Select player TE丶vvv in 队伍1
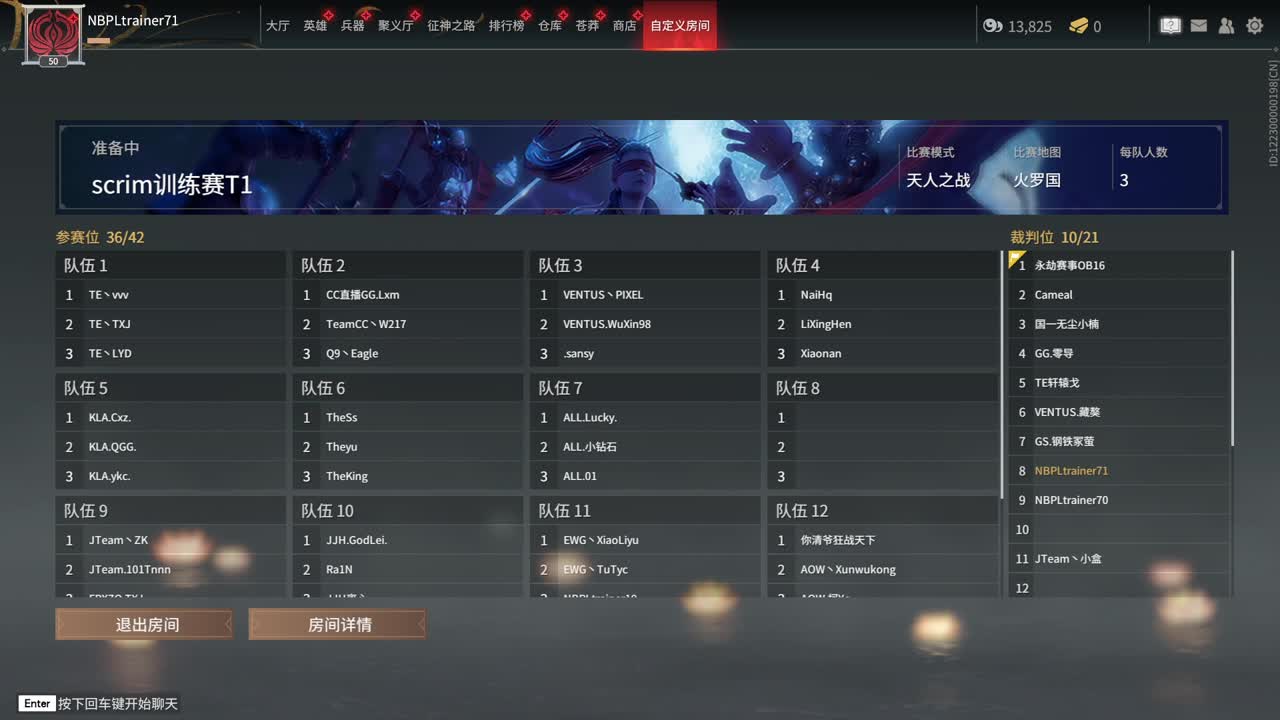 [x=170, y=294]
